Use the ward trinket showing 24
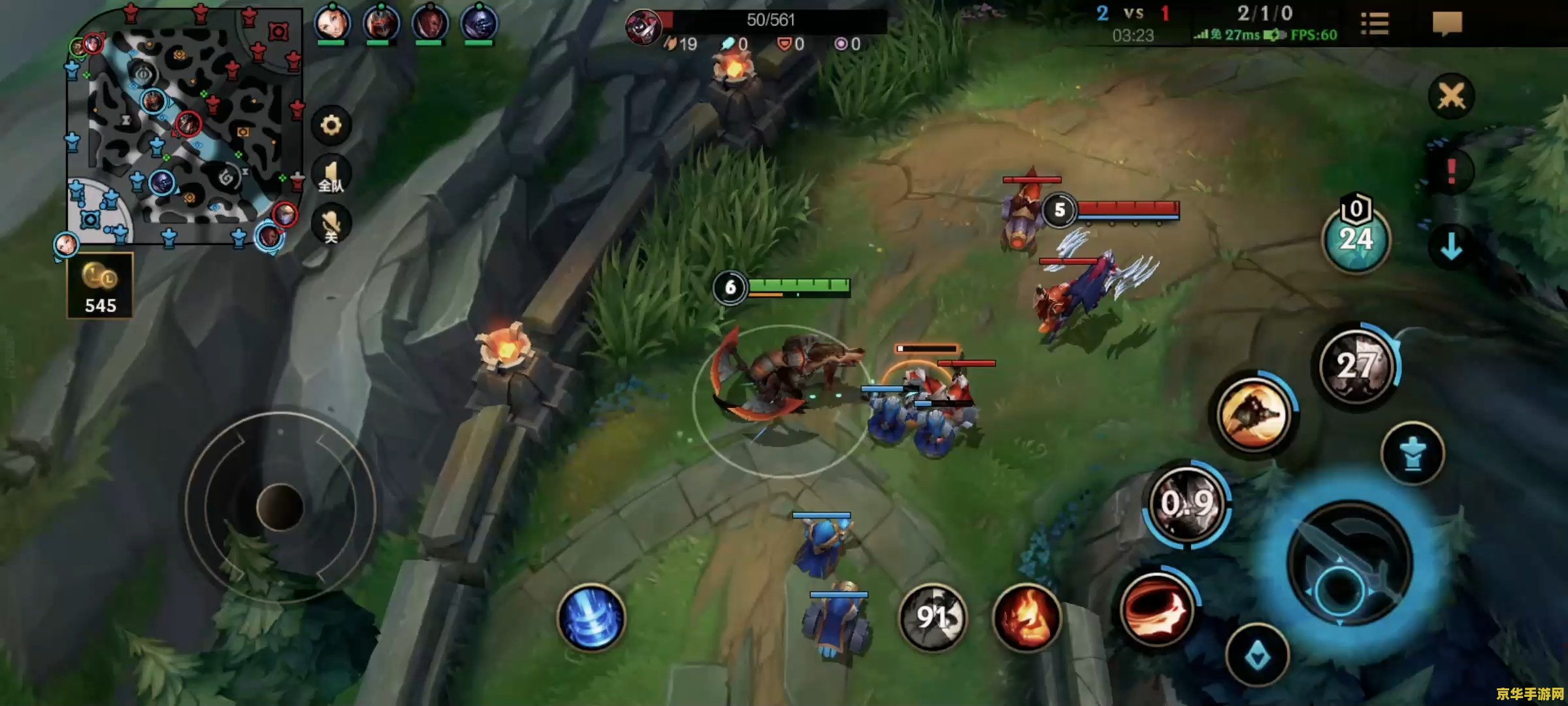 1356,239
